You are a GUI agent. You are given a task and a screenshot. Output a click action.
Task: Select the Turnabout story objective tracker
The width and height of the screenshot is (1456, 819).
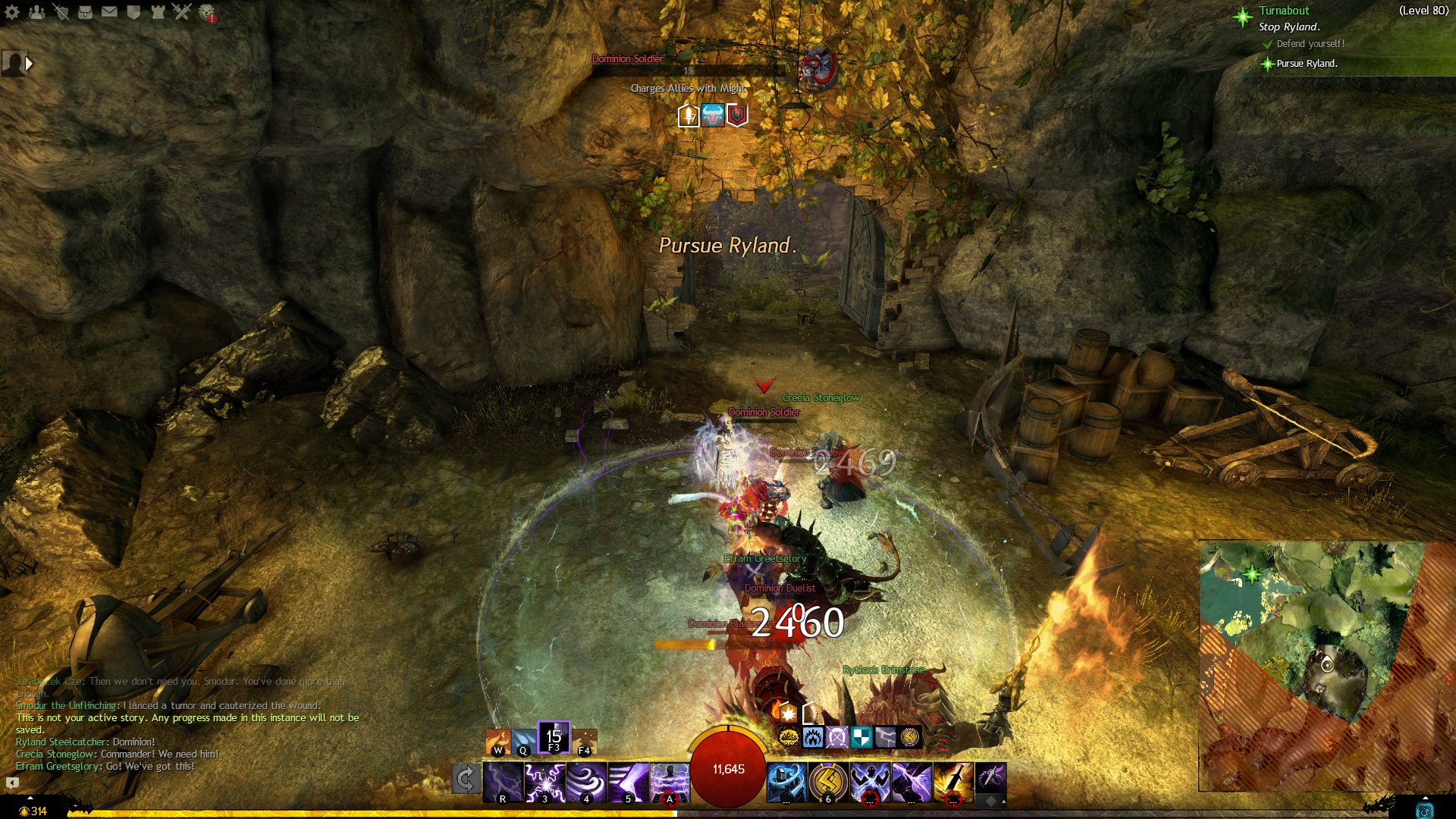pyautogui.click(x=1284, y=11)
